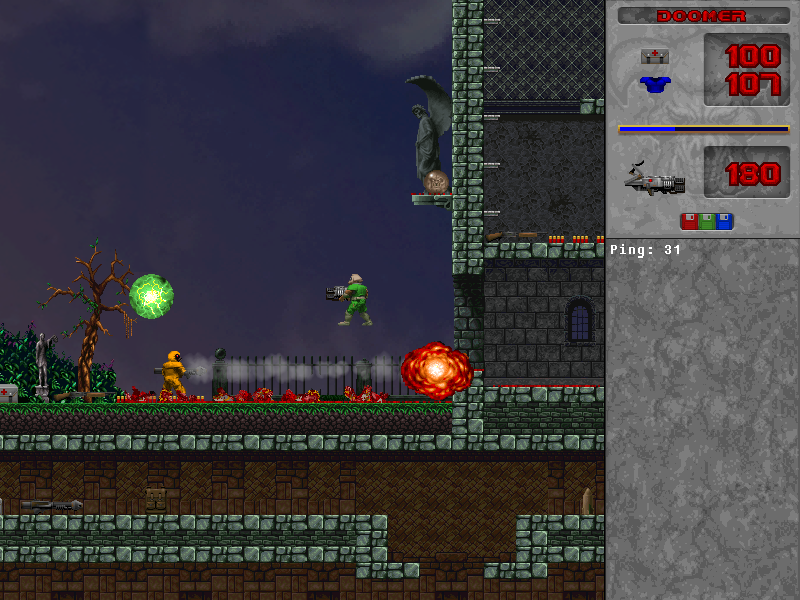Click the blue armor vest icon
This screenshot has width=800, height=600.
[x=655, y=84]
